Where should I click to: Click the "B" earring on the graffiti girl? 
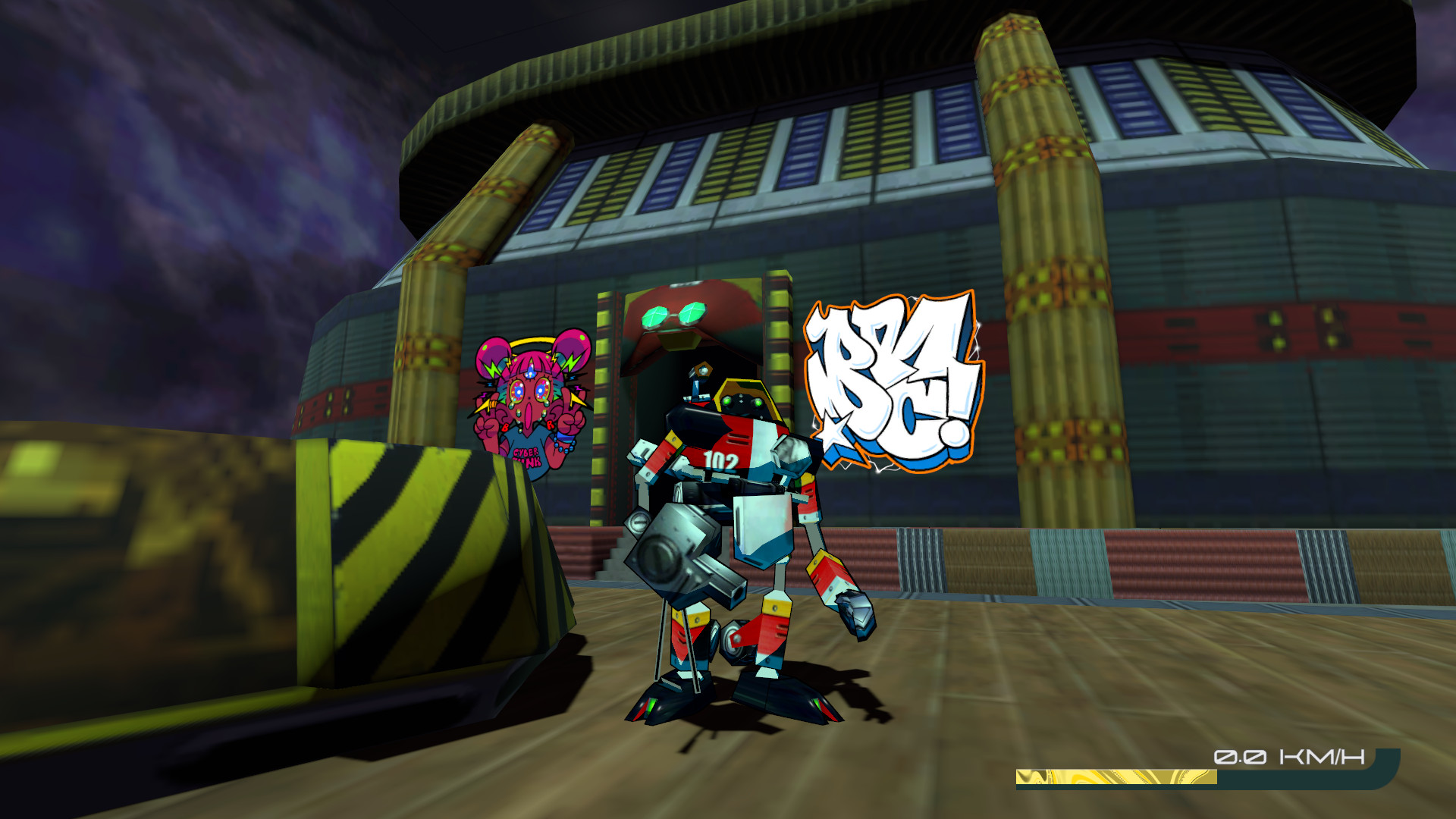click(505, 426)
